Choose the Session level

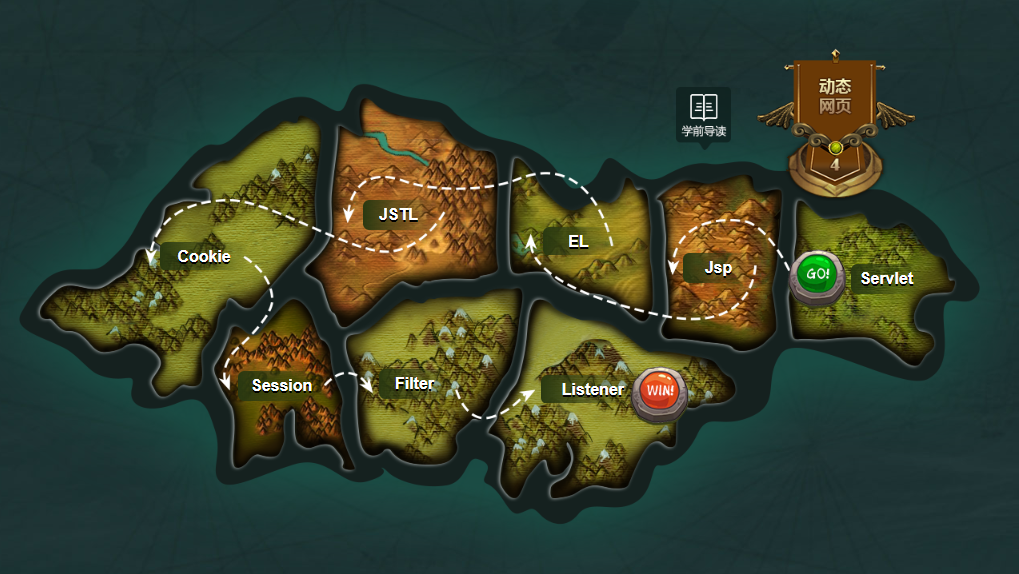pos(281,385)
